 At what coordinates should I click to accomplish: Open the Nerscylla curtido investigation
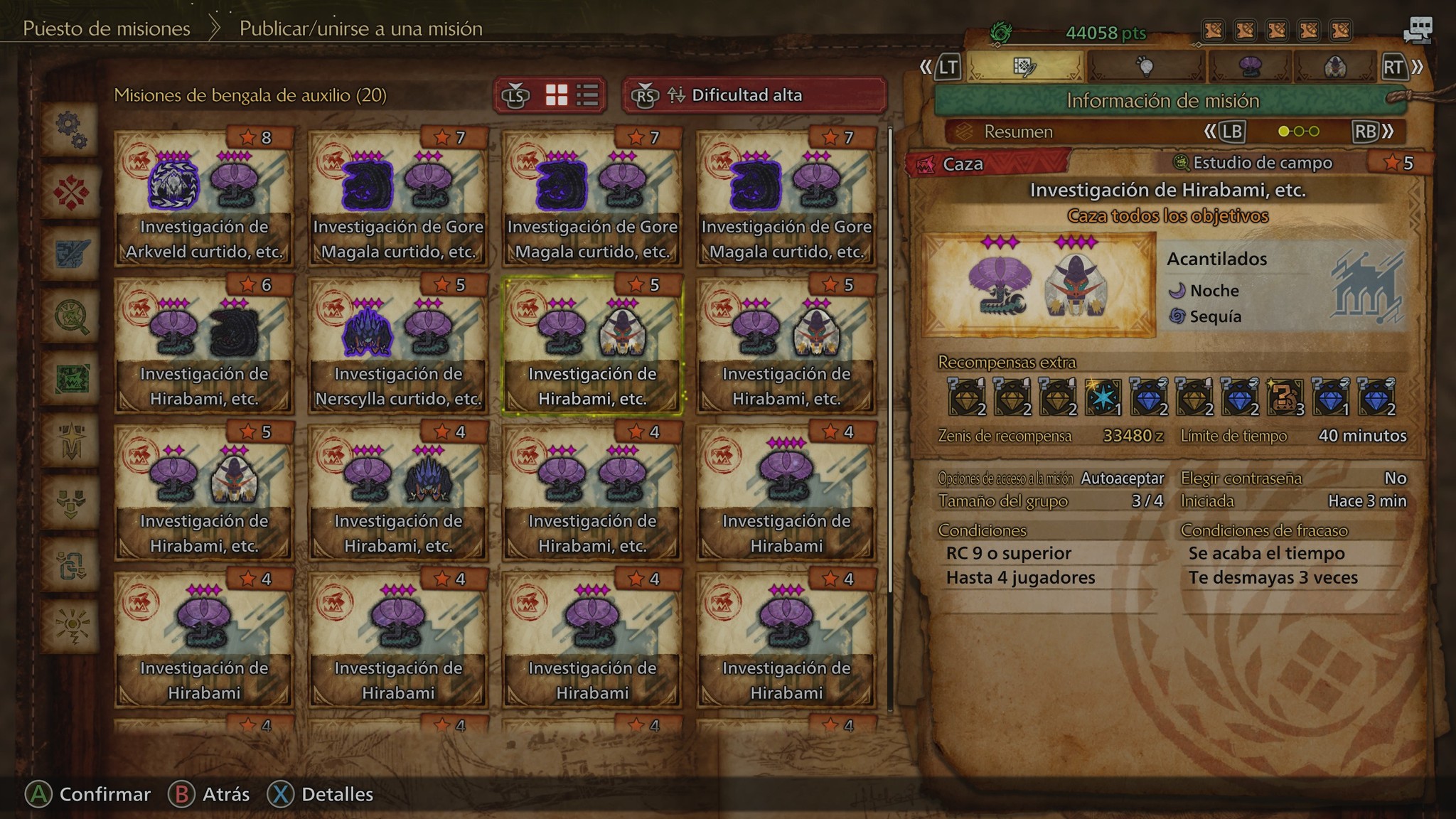398,345
